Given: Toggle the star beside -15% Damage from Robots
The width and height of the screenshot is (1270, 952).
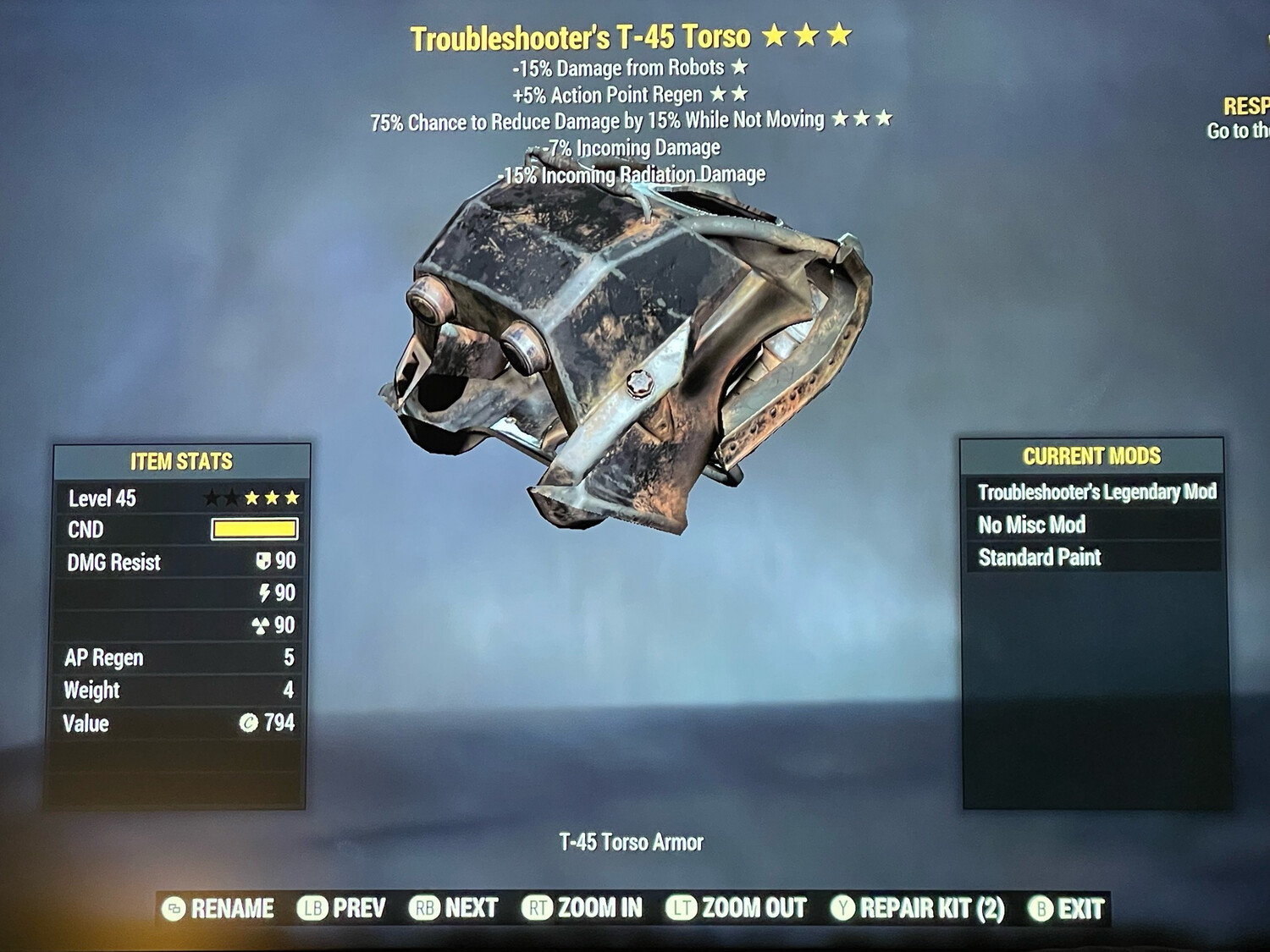Looking at the screenshot, I should [737, 66].
